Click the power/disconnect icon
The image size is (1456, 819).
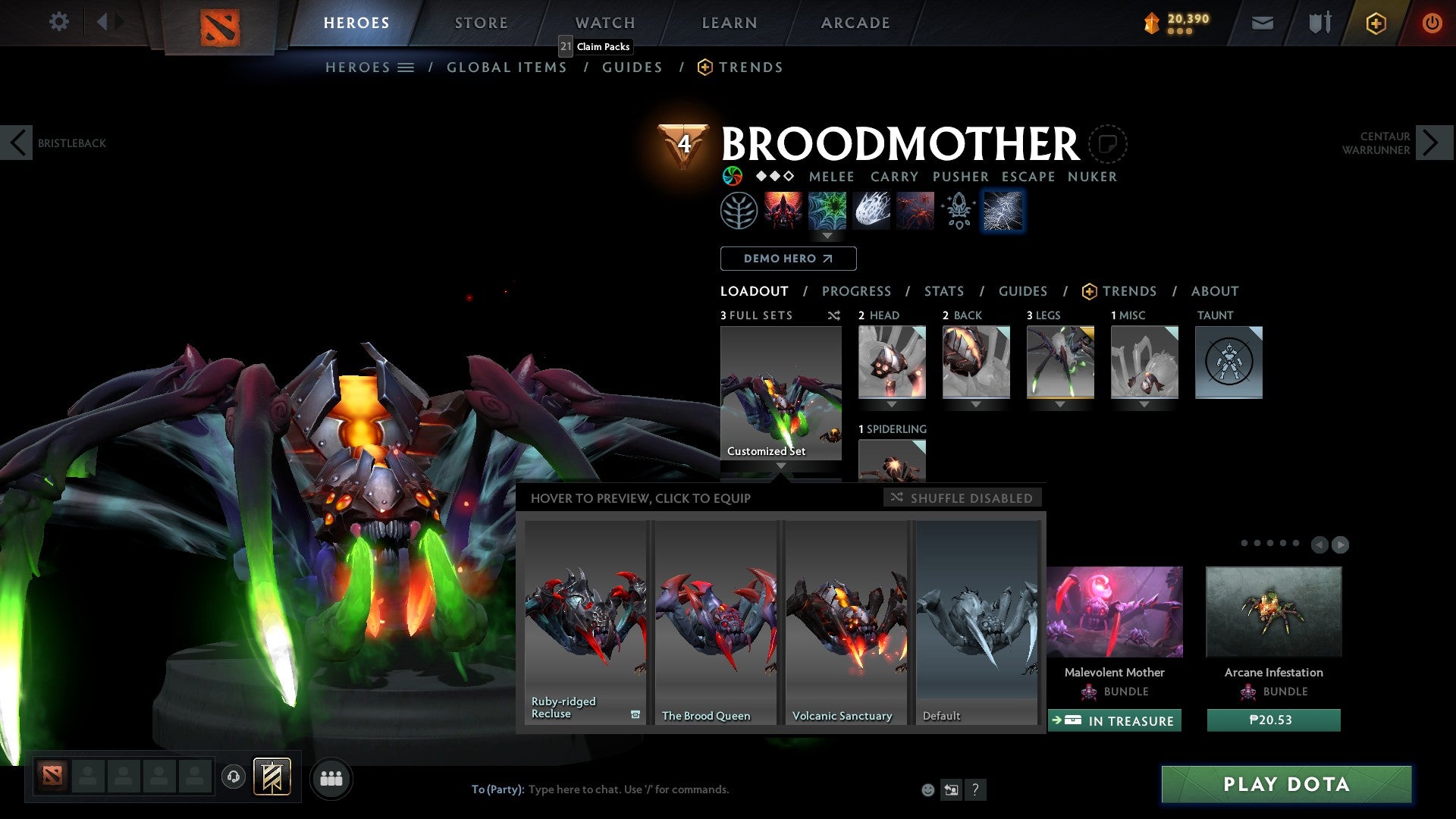[x=1432, y=22]
